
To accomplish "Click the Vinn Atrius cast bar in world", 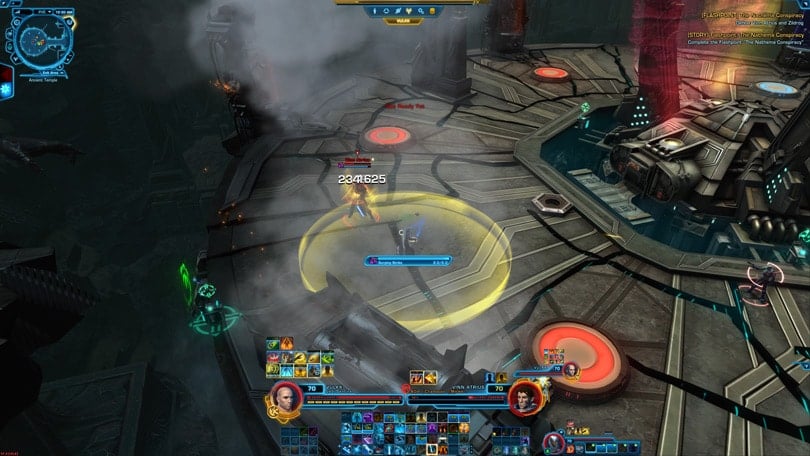I will click(x=407, y=260).
